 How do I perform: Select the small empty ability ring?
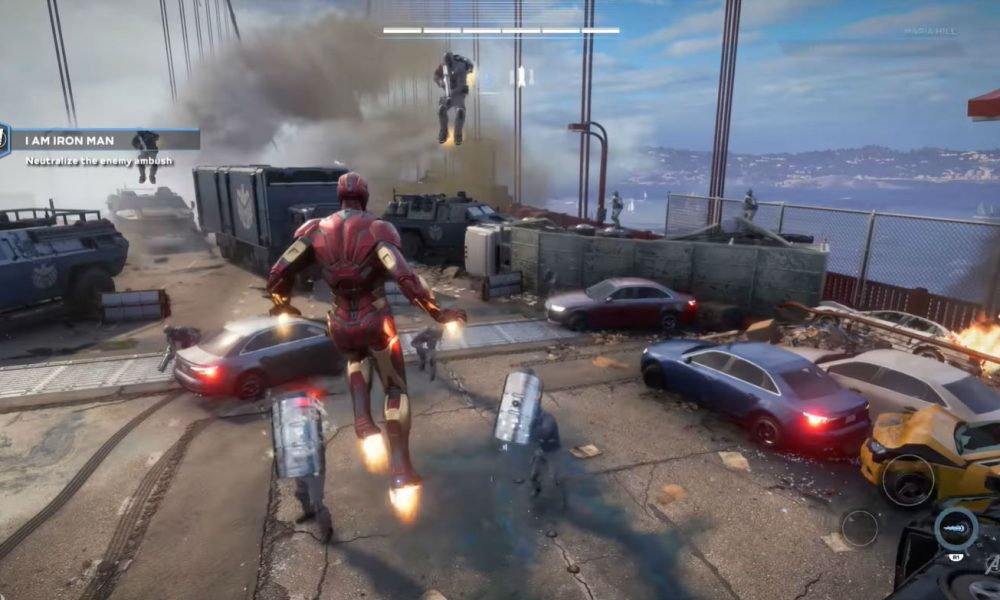859,527
